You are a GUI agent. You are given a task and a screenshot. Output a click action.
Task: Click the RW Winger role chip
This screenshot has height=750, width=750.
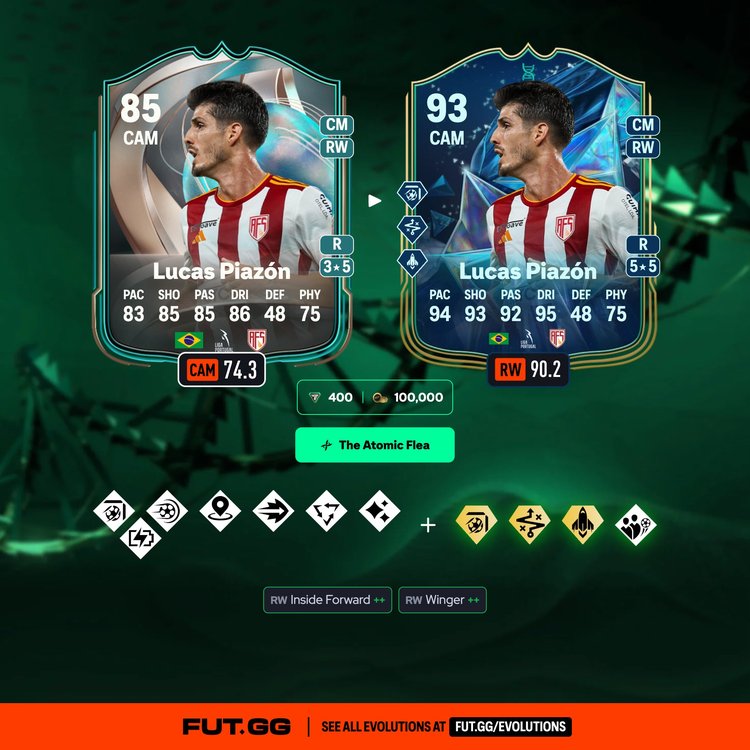click(x=442, y=600)
